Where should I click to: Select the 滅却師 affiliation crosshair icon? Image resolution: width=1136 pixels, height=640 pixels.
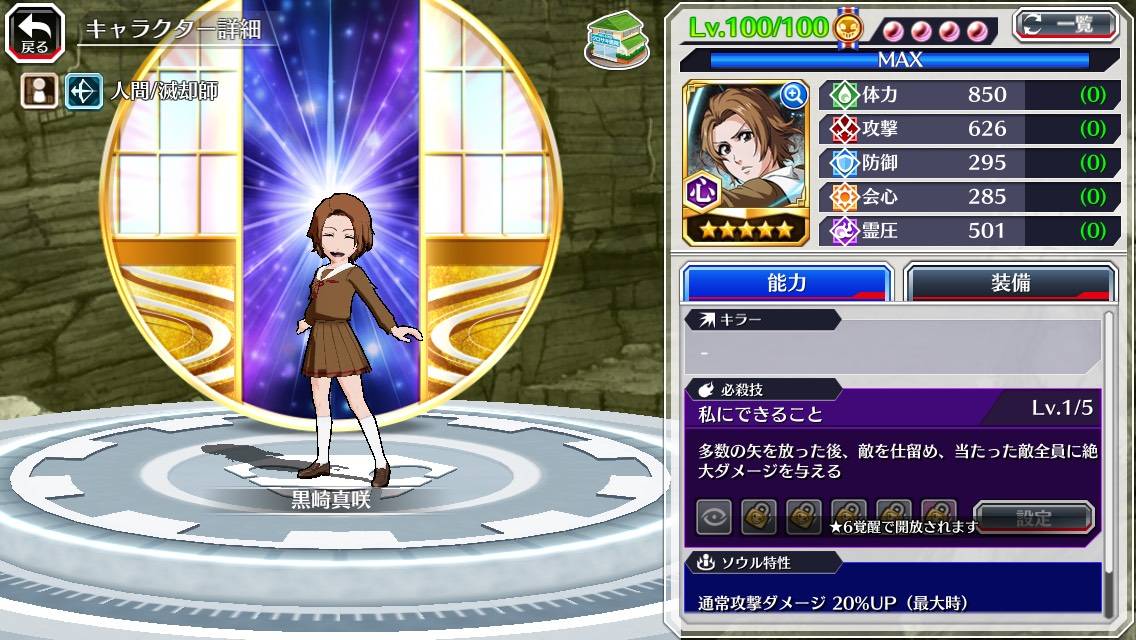coord(83,91)
